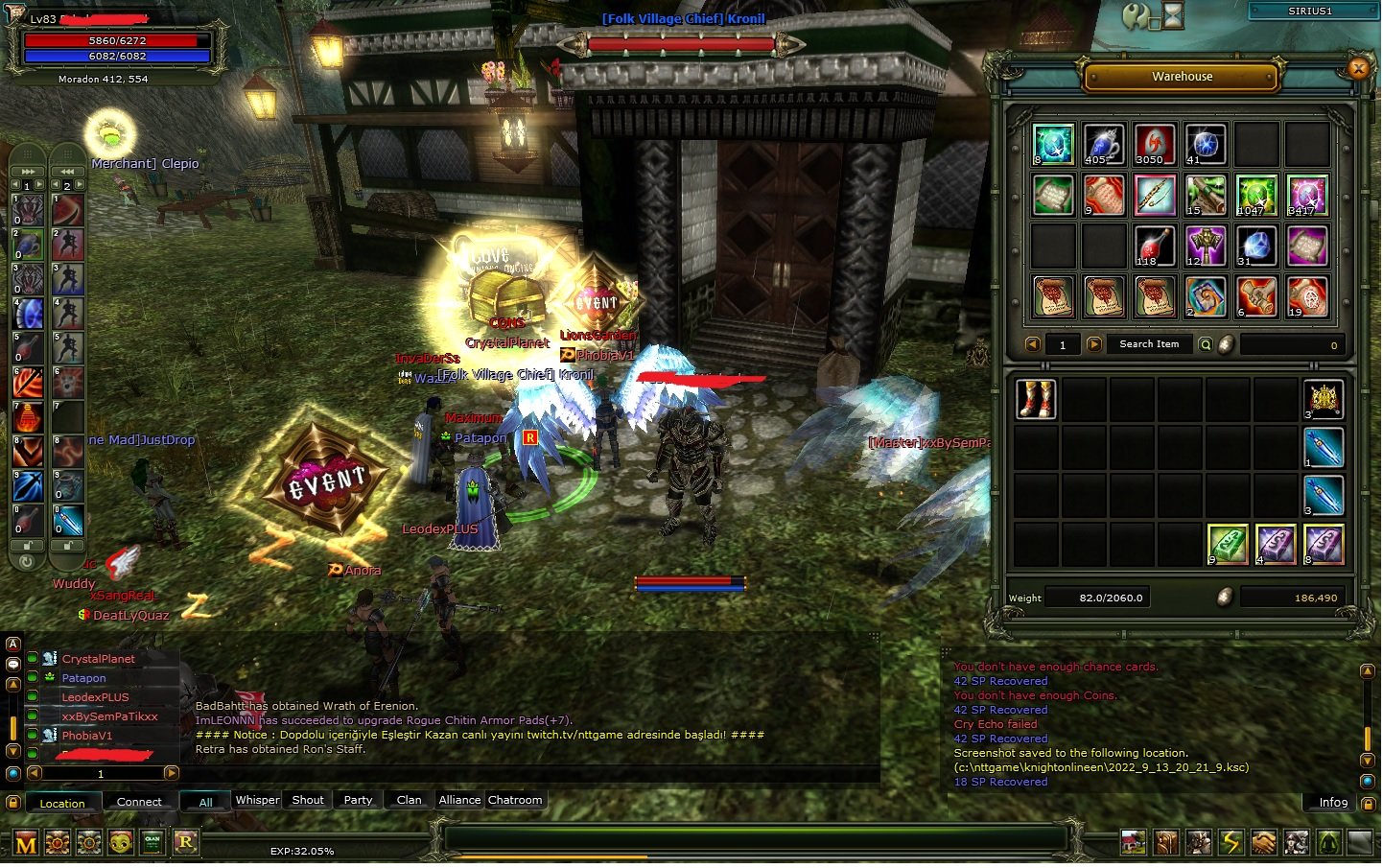1383x868 pixels.
Task: Select the warehouse stack of 3050
Action: (1154, 145)
